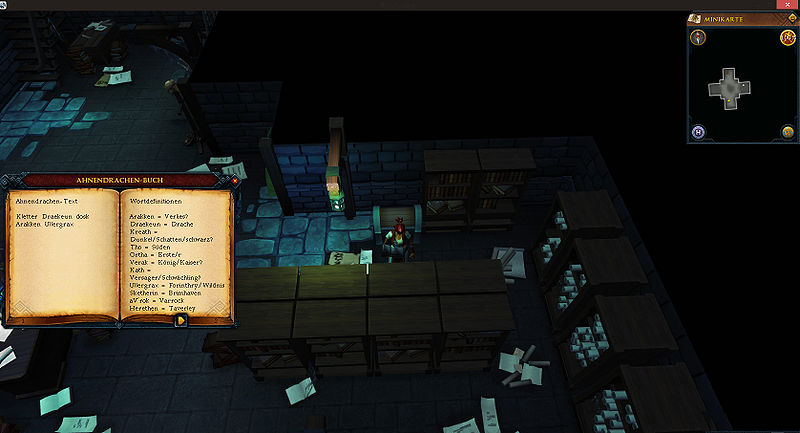Close the Ahnendrachen-Buch window

pyautogui.click(x=233, y=182)
